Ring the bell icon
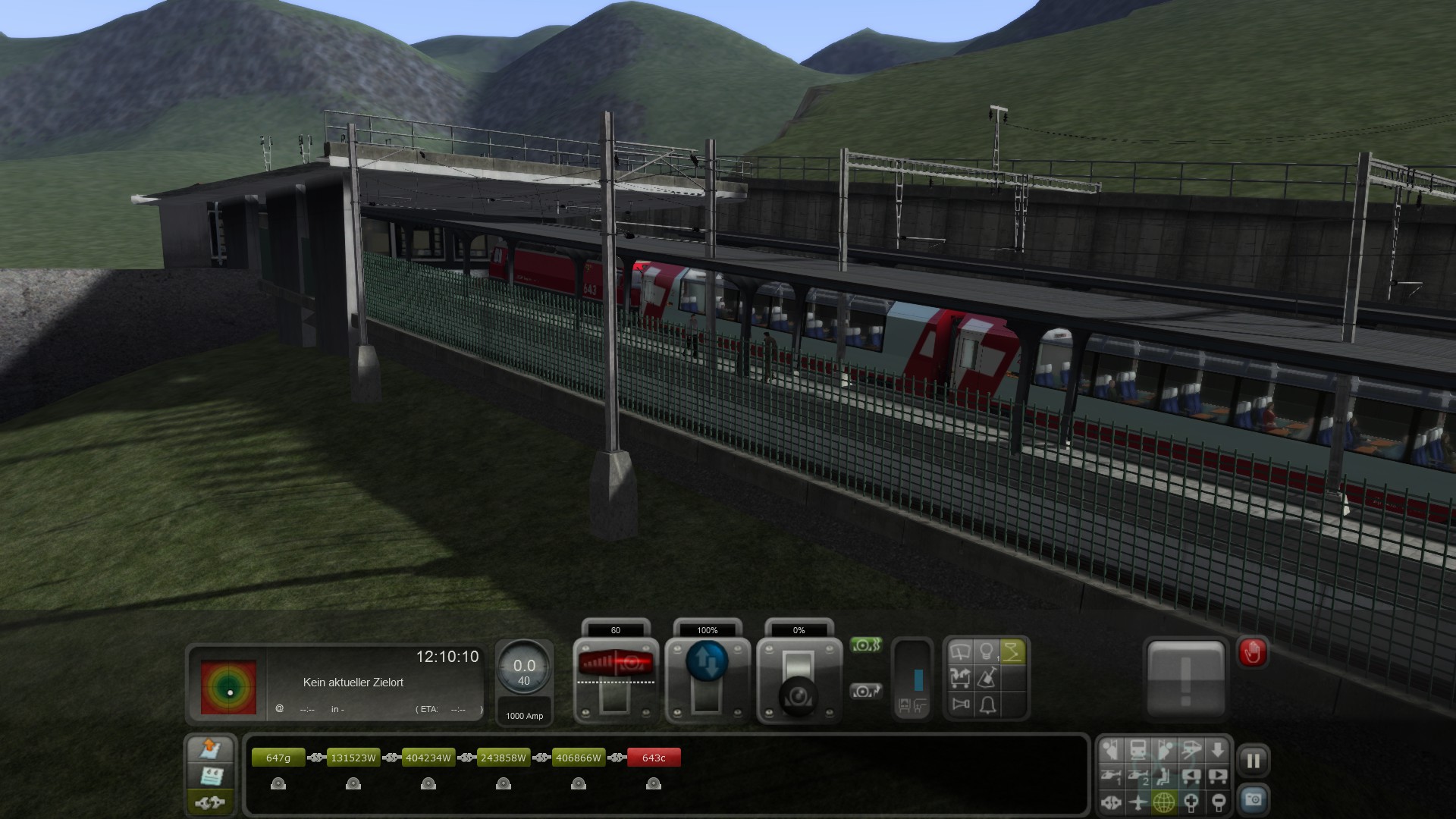The height and width of the screenshot is (819, 1456). [987, 705]
